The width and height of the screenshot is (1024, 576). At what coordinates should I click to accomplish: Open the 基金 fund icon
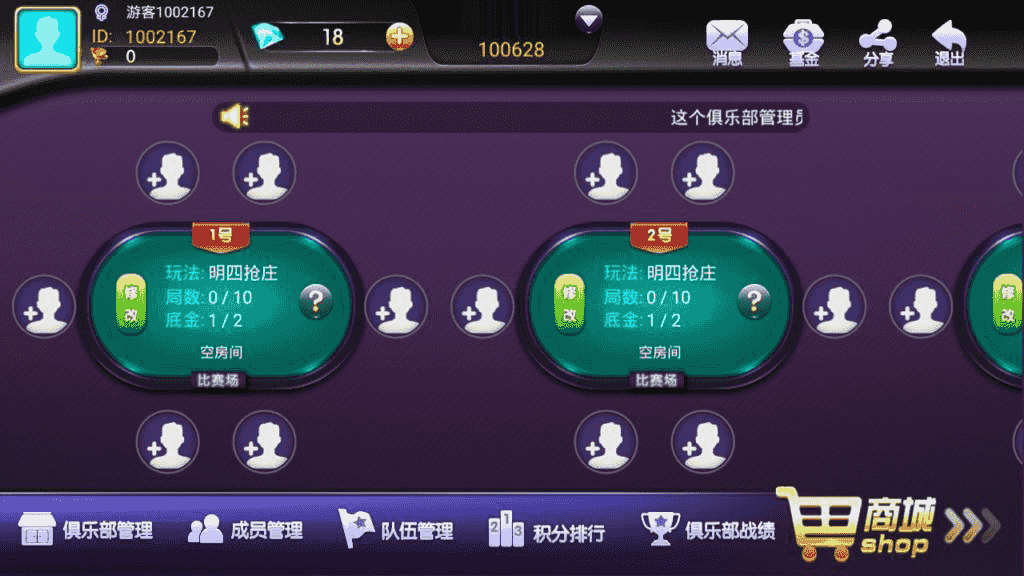click(803, 42)
